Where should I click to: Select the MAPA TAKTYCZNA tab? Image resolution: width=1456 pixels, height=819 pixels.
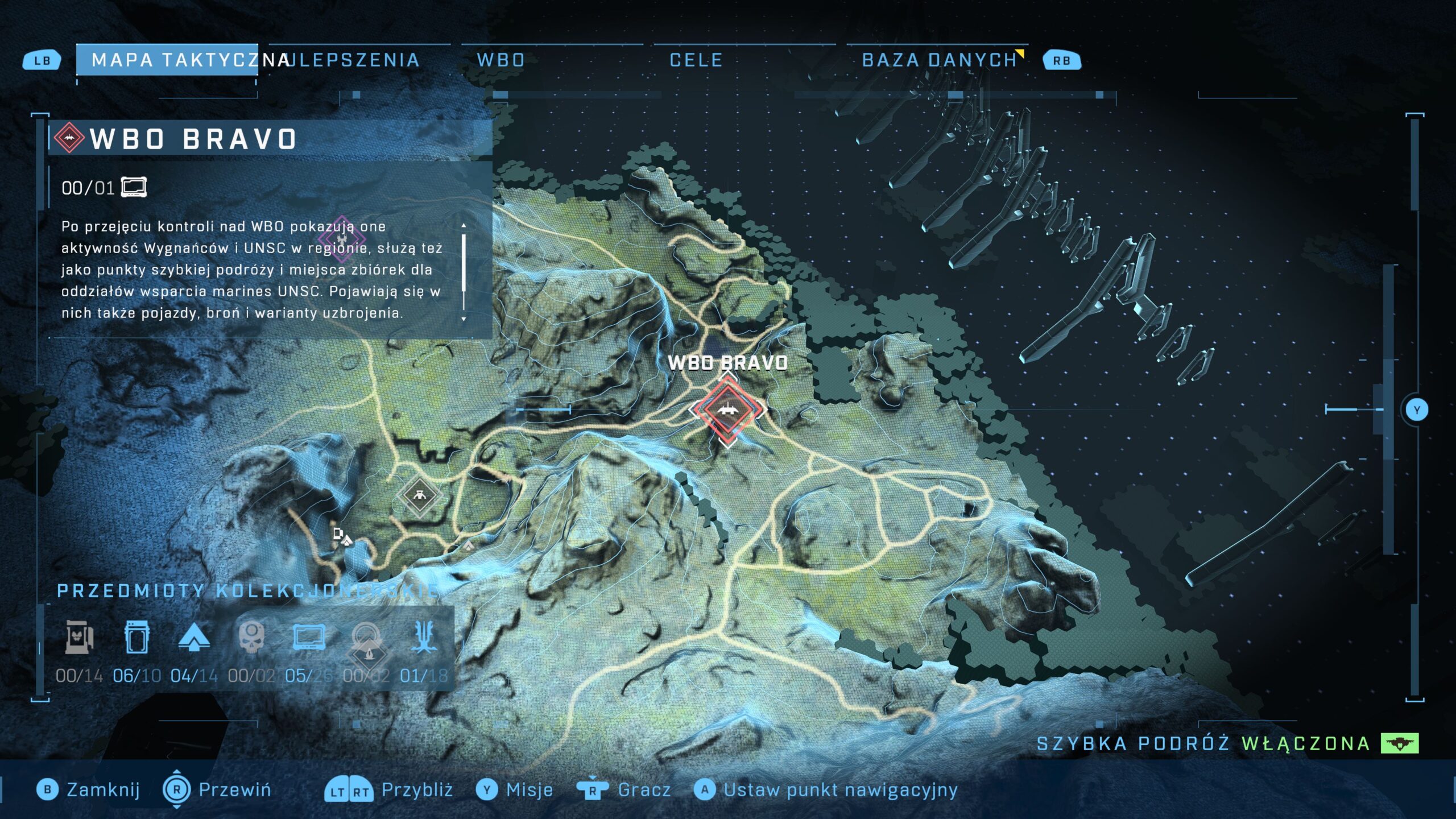168,60
